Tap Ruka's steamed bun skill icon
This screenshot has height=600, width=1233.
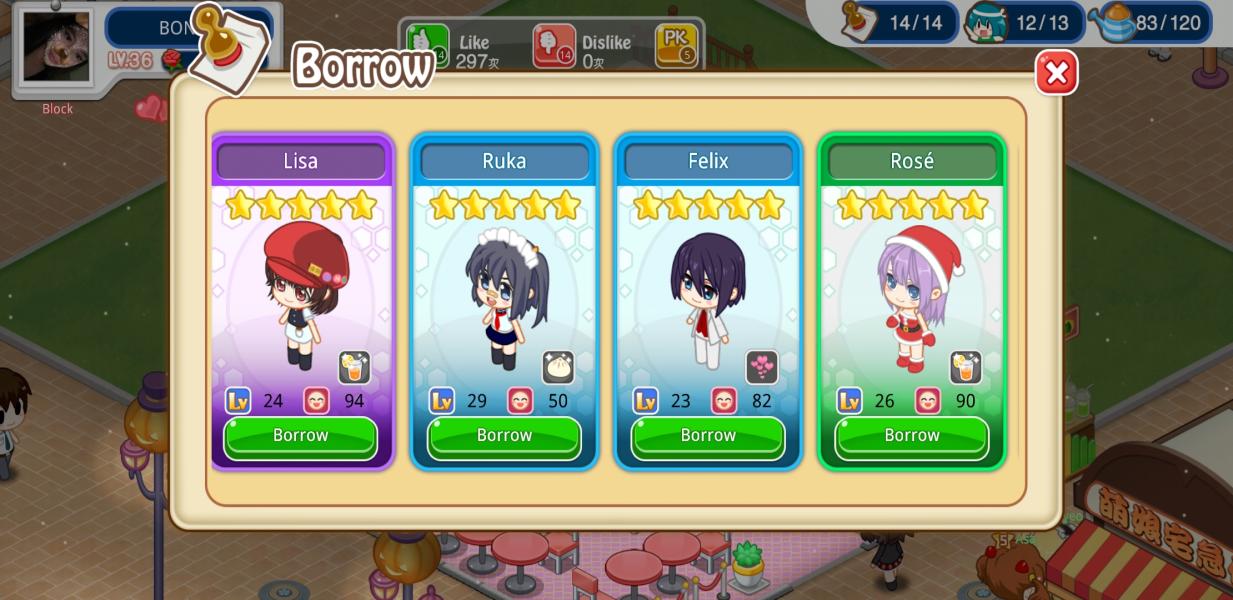click(558, 367)
